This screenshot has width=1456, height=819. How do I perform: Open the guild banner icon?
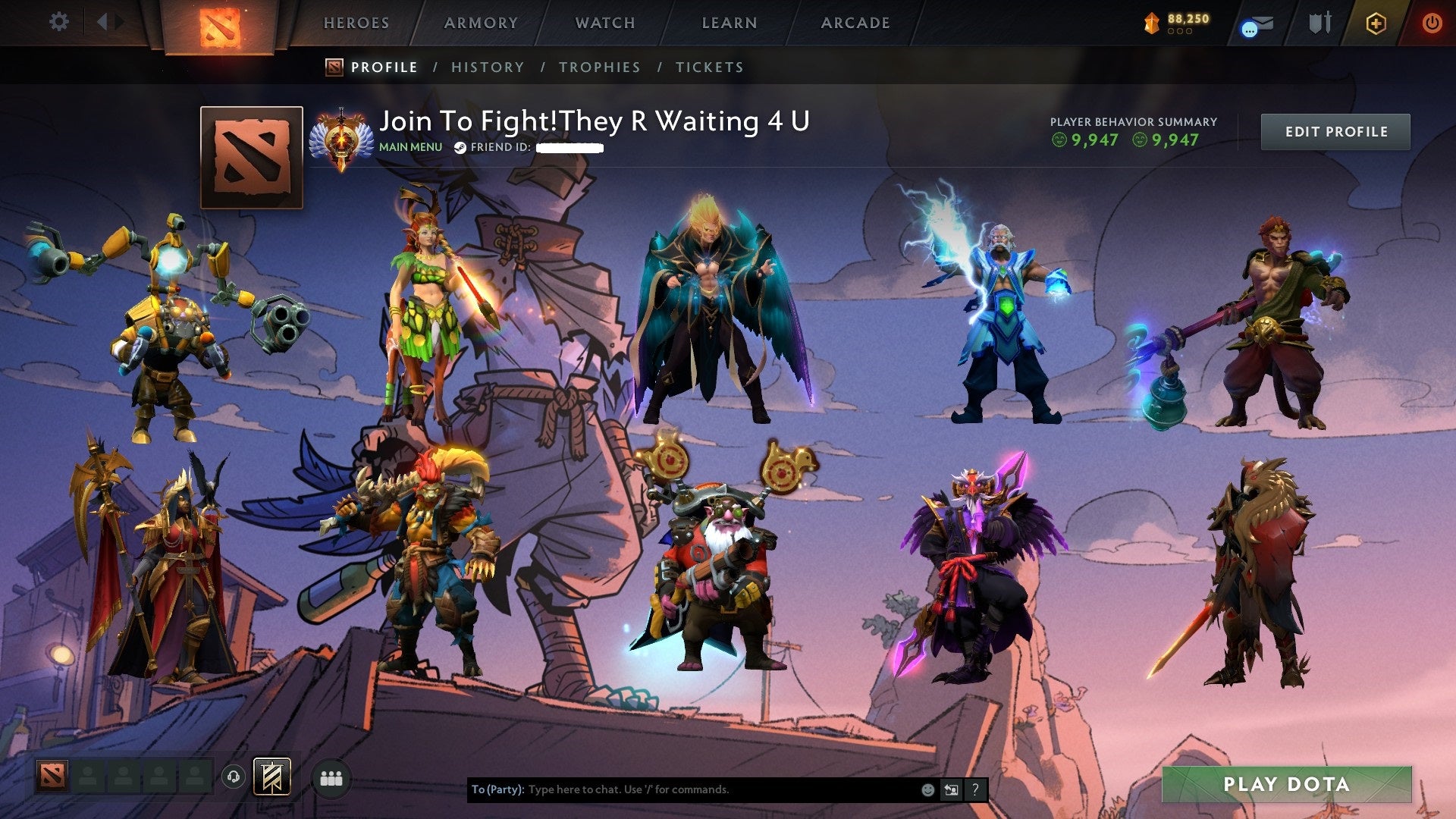tap(271, 777)
